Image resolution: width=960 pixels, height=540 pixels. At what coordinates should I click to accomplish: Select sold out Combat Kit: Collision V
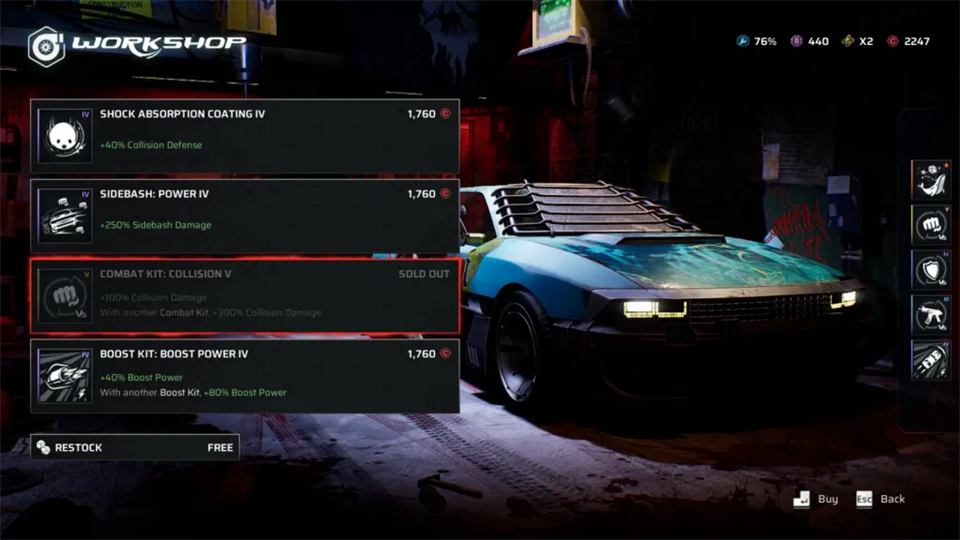[x=245, y=295]
